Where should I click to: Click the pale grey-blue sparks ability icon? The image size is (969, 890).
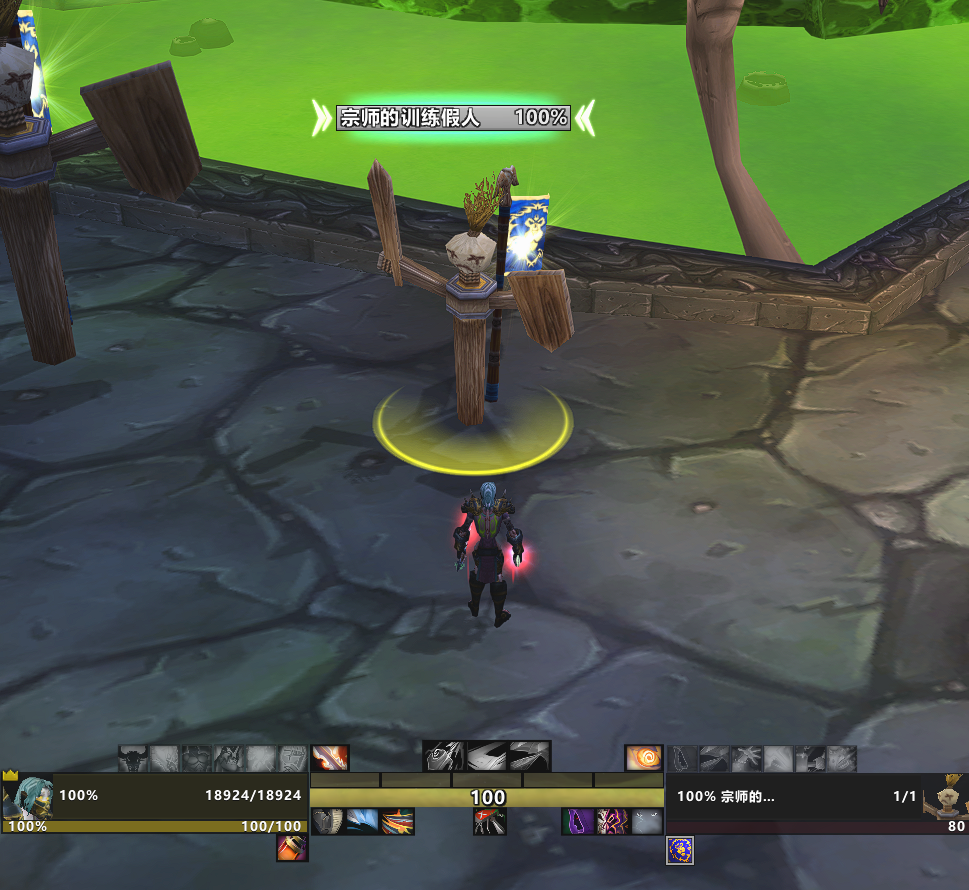(646, 822)
